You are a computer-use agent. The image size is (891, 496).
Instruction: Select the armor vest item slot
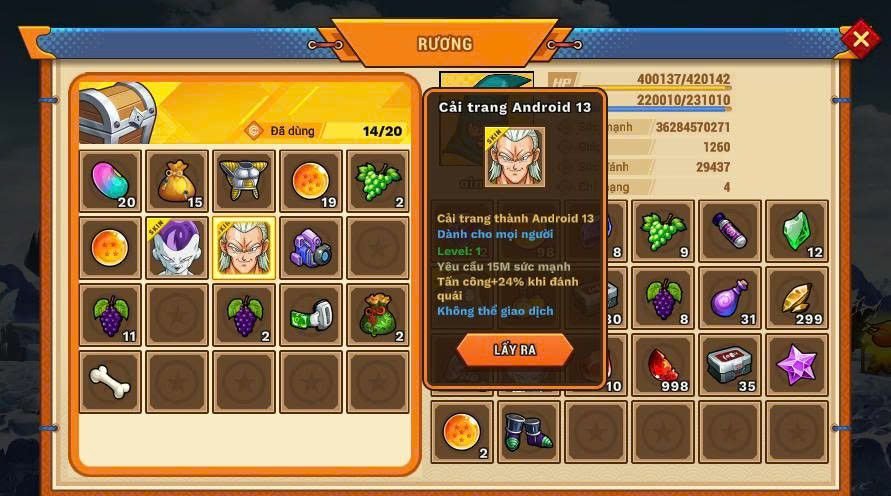[x=244, y=181]
